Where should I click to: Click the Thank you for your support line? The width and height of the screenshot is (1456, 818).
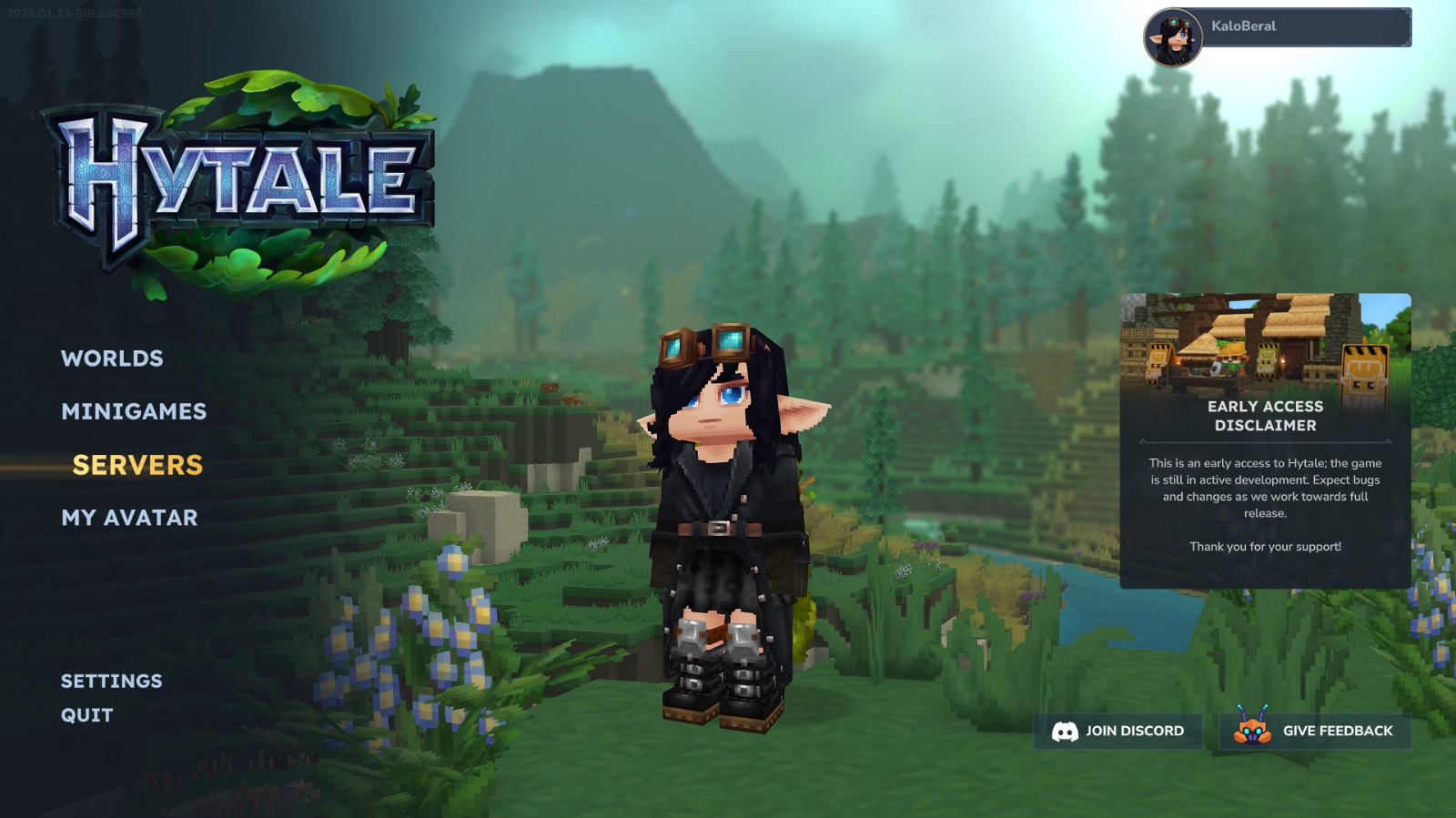click(x=1263, y=548)
